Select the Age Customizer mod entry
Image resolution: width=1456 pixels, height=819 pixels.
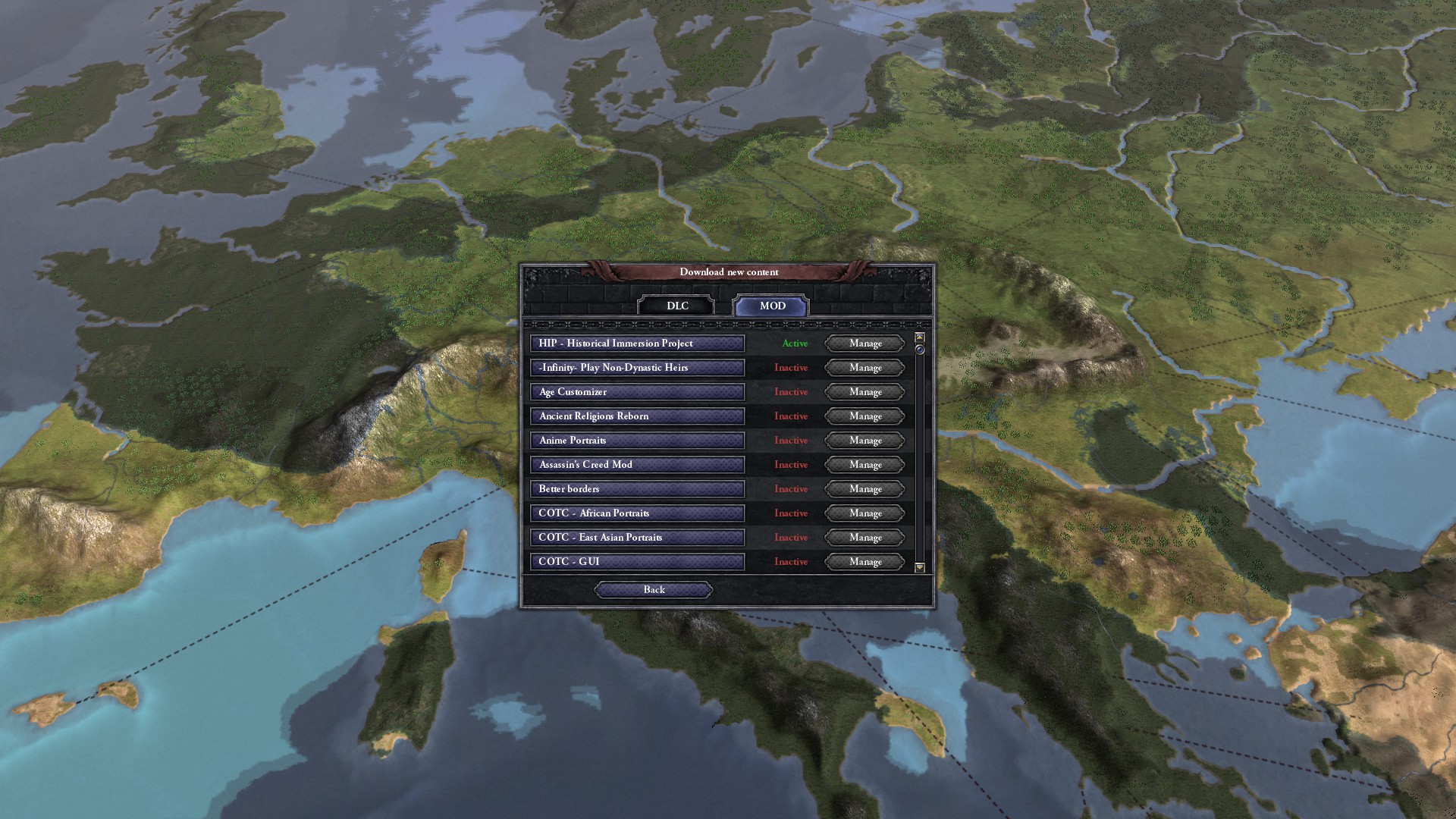click(637, 392)
